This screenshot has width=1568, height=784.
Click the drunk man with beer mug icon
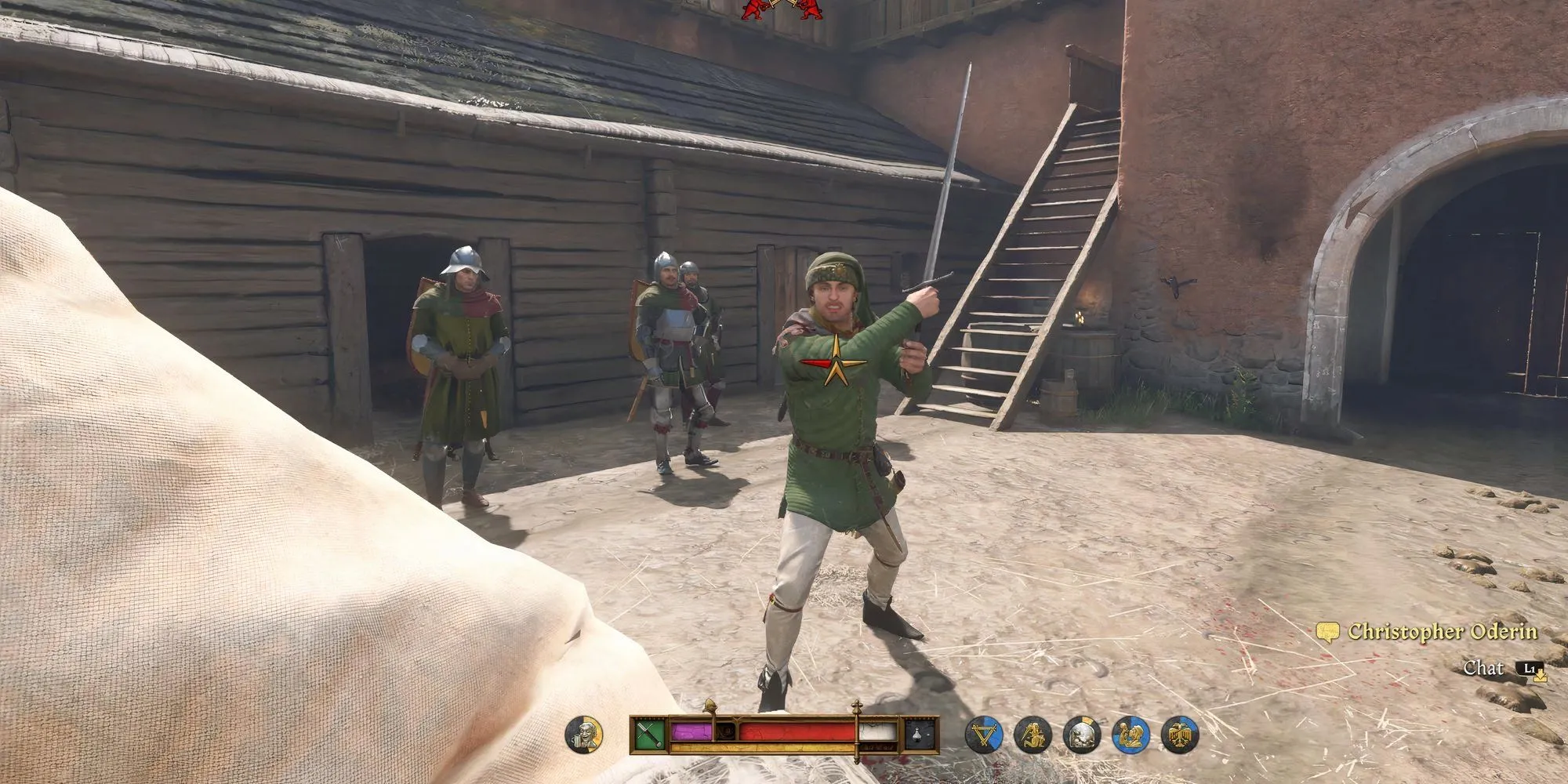pyautogui.click(x=584, y=735)
